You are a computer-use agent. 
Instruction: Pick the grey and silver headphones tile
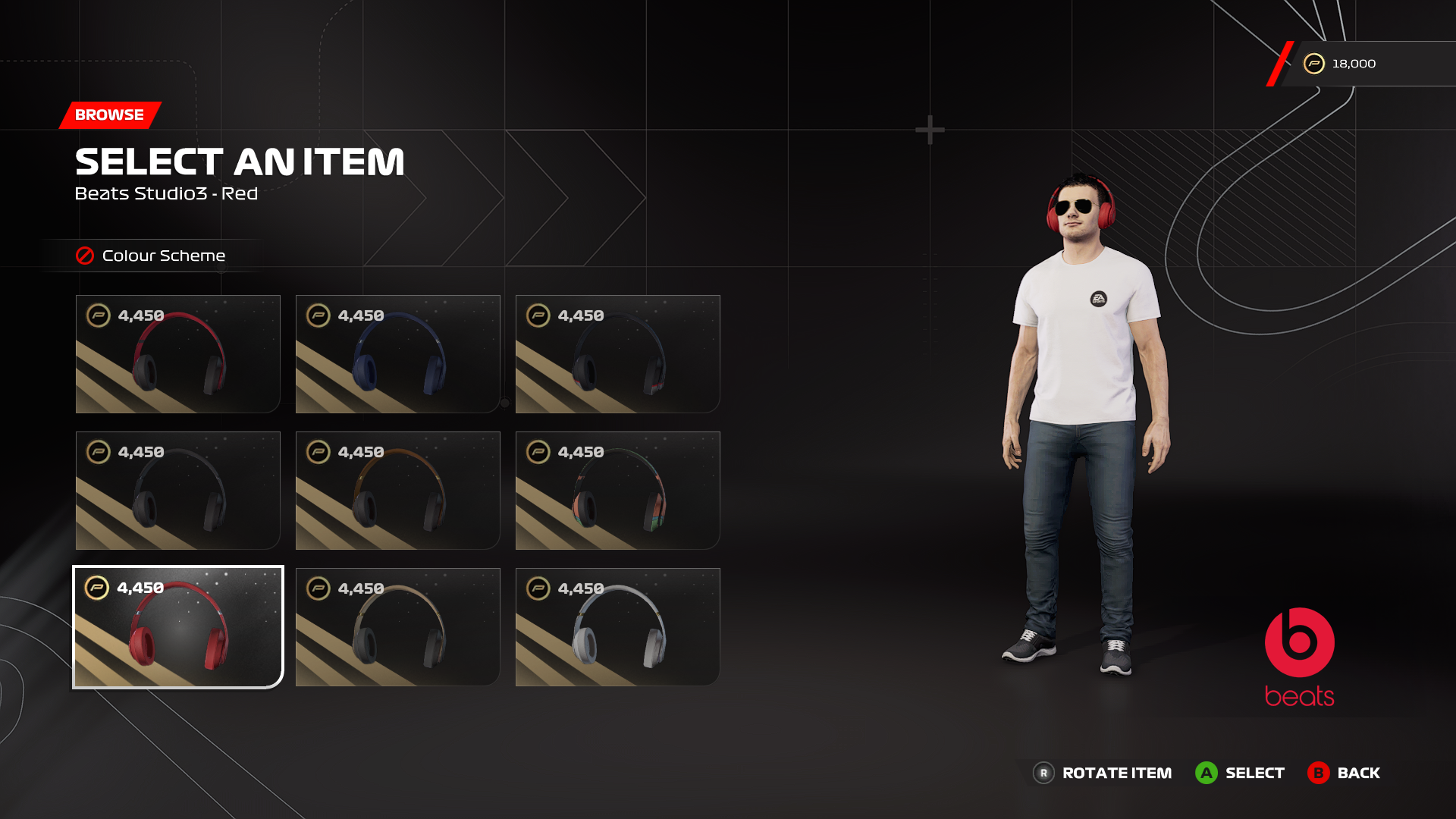(617, 627)
